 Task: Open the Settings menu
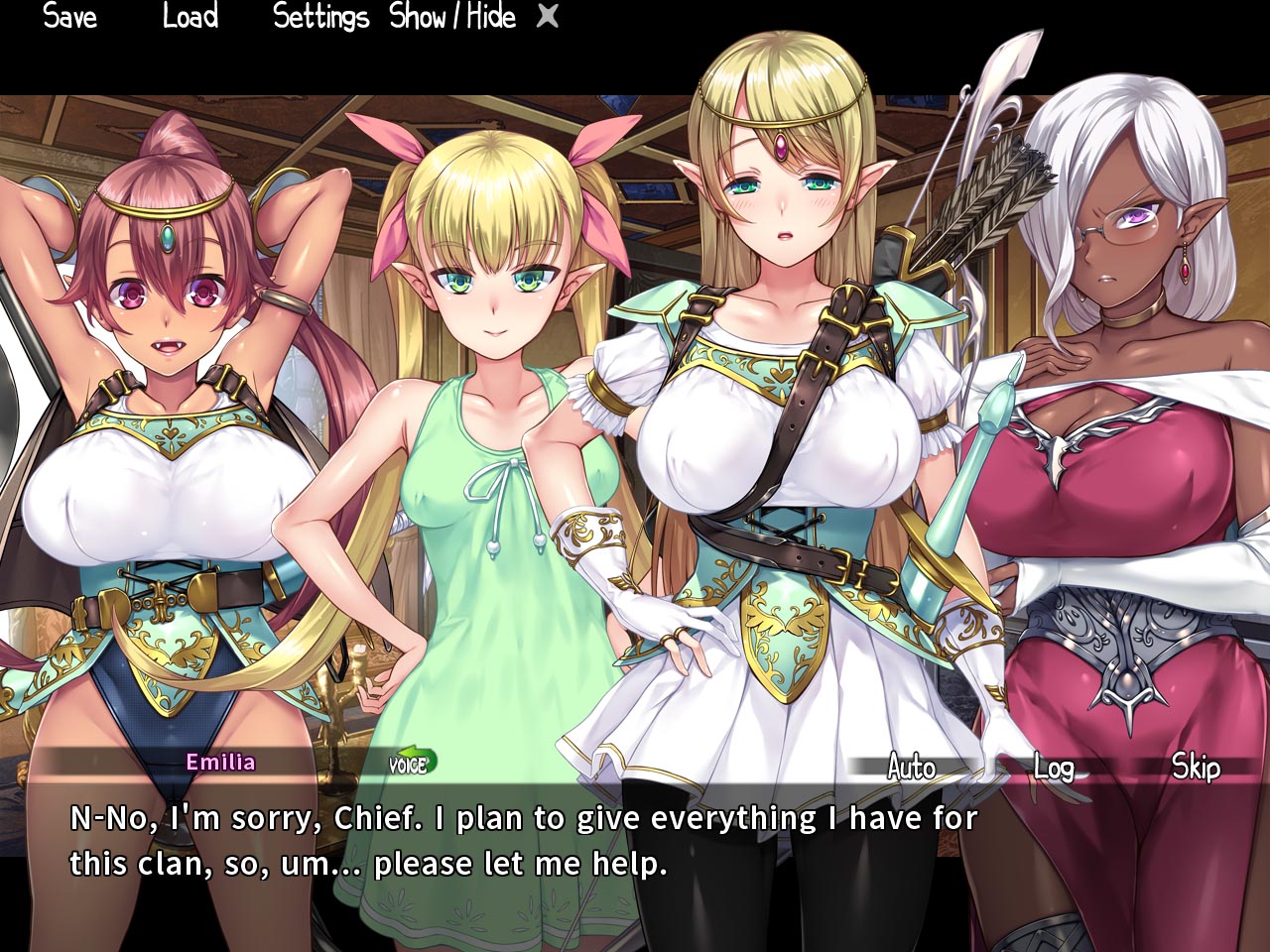[x=320, y=17]
